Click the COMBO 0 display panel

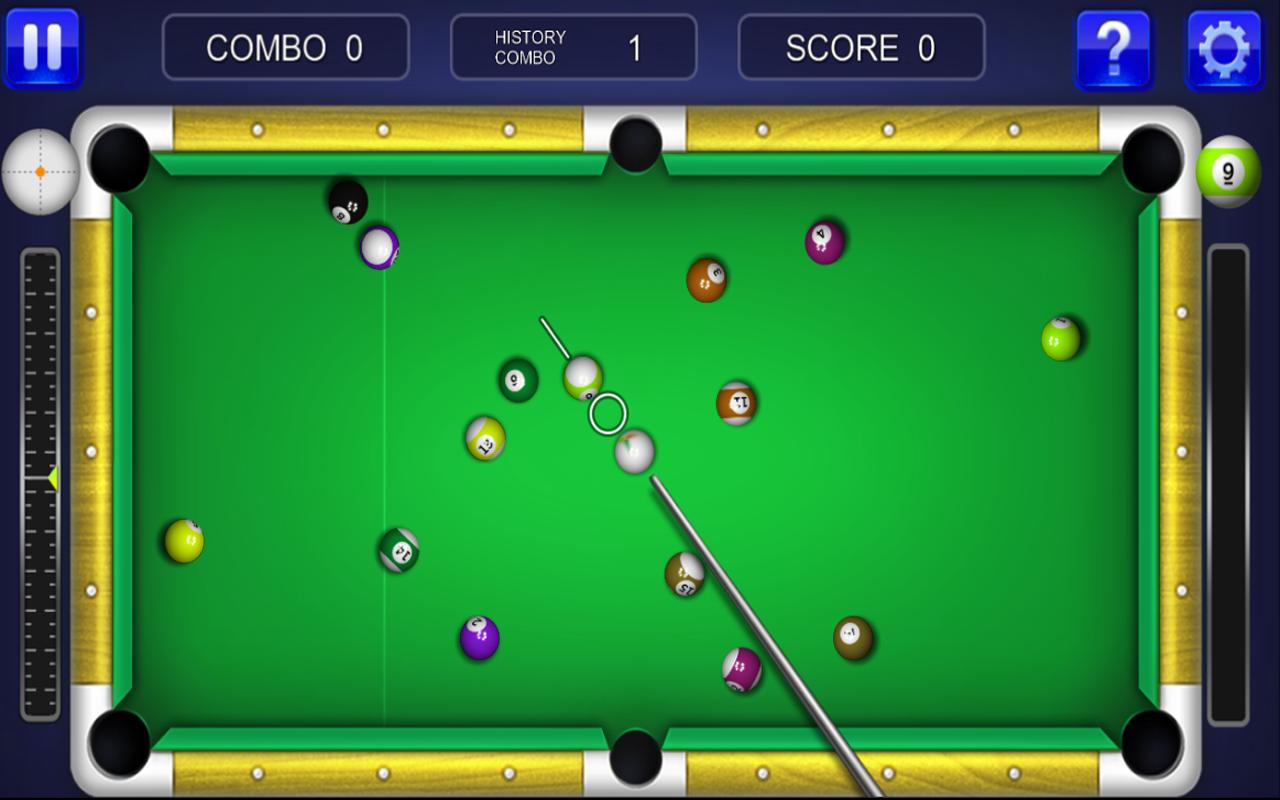286,46
